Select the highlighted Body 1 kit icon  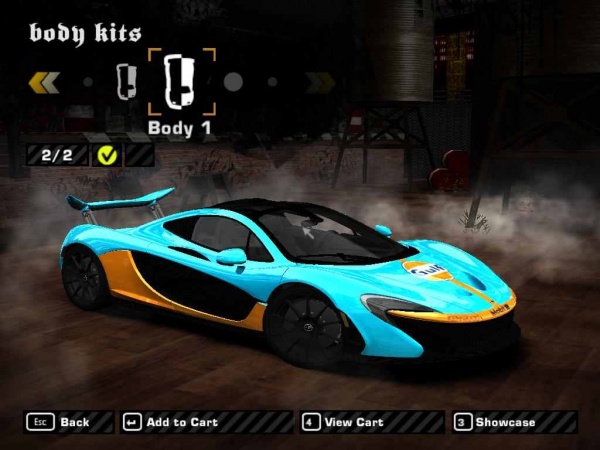pos(182,81)
